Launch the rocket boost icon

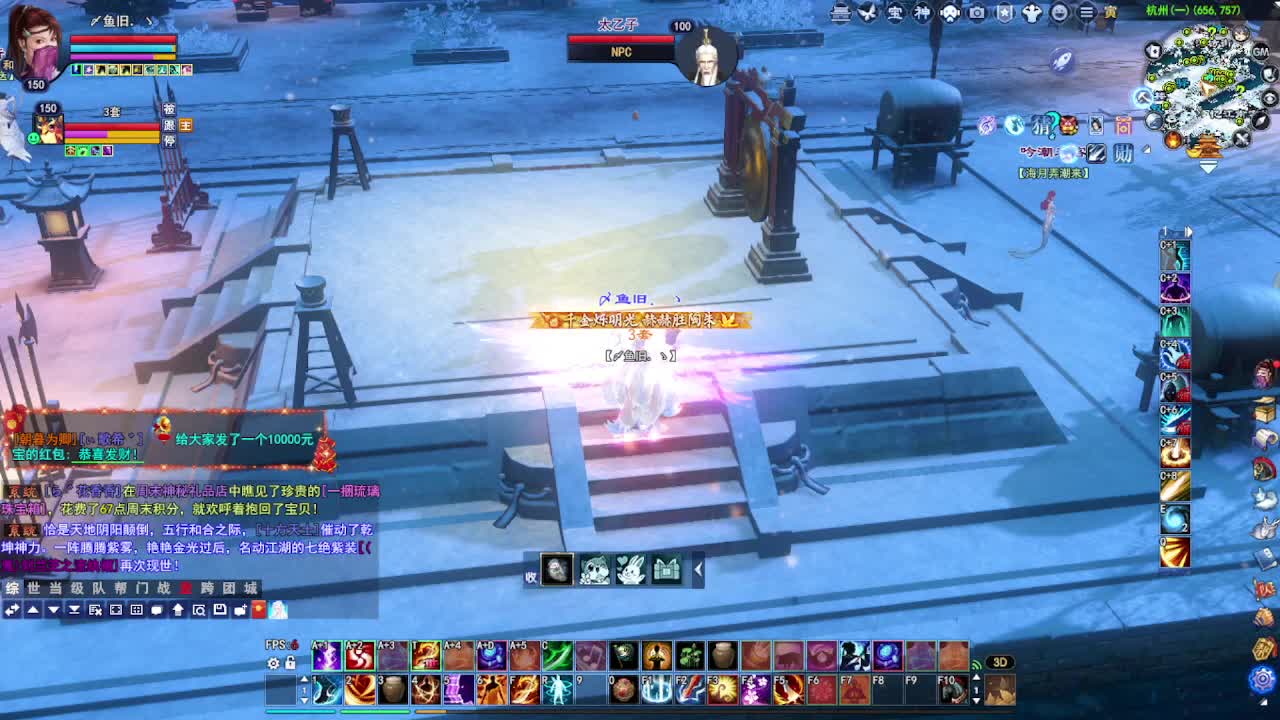(1062, 61)
